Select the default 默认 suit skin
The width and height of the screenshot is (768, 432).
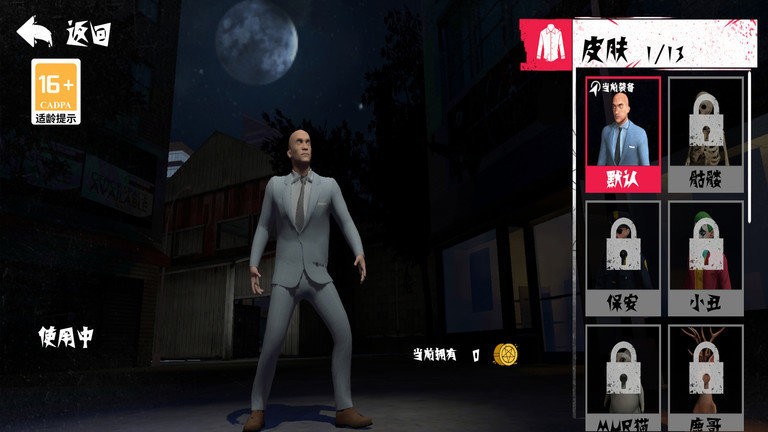[623, 134]
